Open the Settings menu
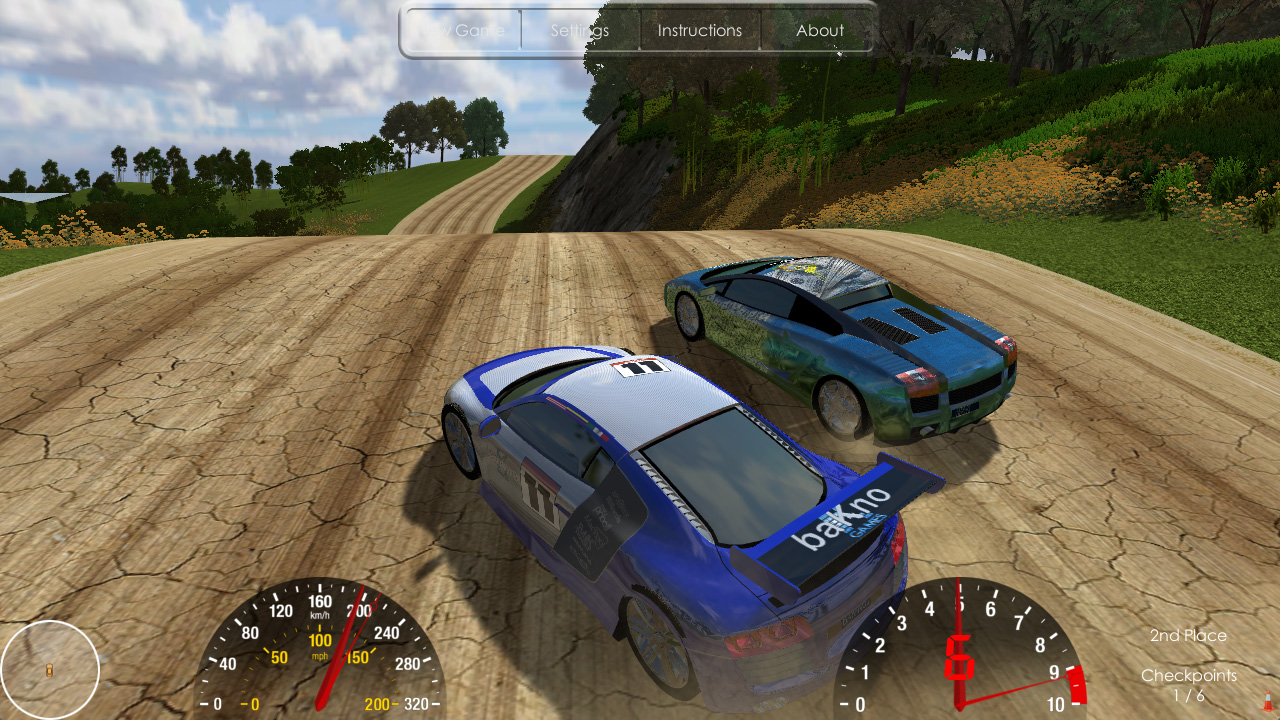The height and width of the screenshot is (720, 1280). (578, 30)
